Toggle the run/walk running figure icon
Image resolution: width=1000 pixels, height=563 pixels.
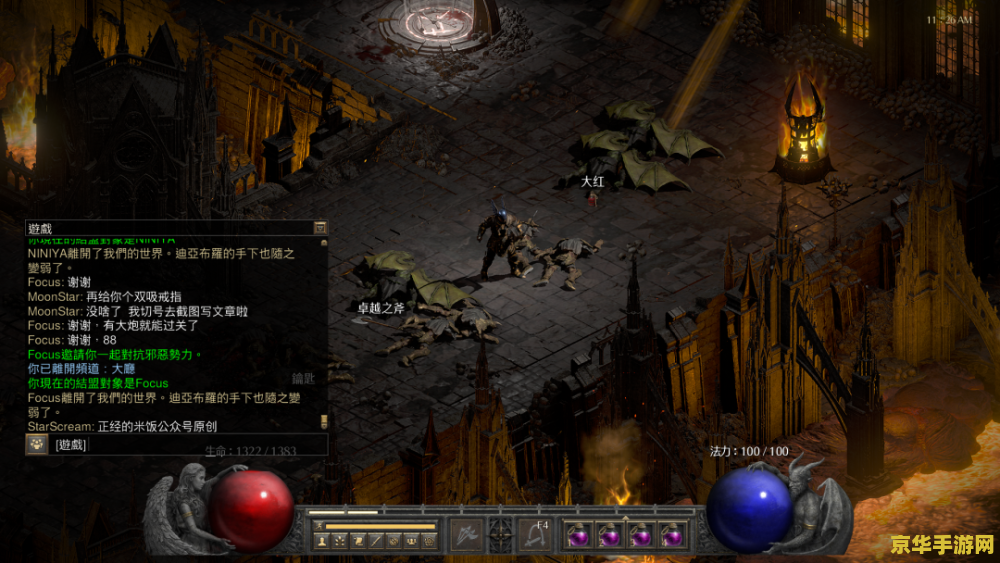click(x=316, y=525)
